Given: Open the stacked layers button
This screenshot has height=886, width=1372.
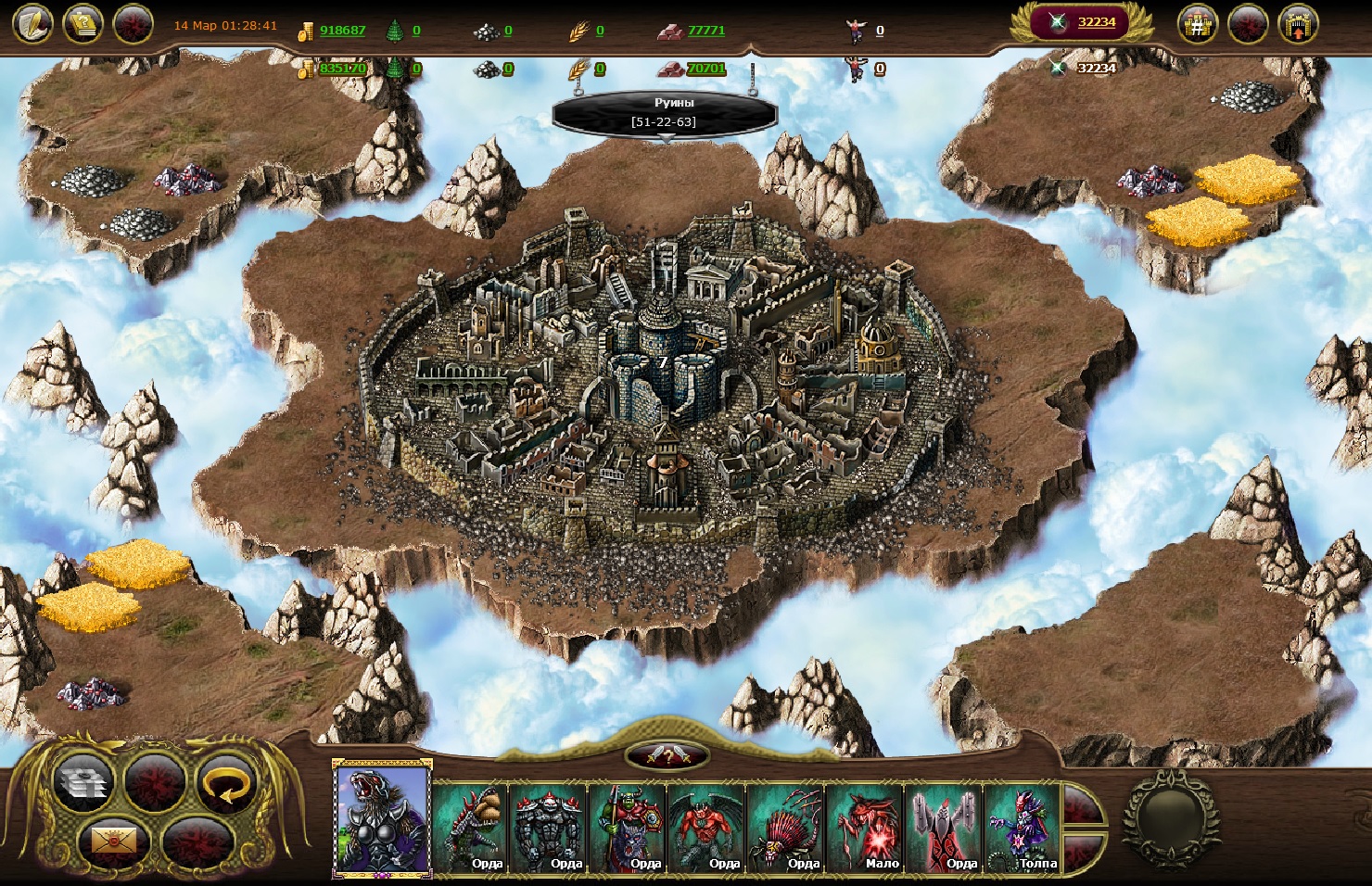Looking at the screenshot, I should coord(84,783).
